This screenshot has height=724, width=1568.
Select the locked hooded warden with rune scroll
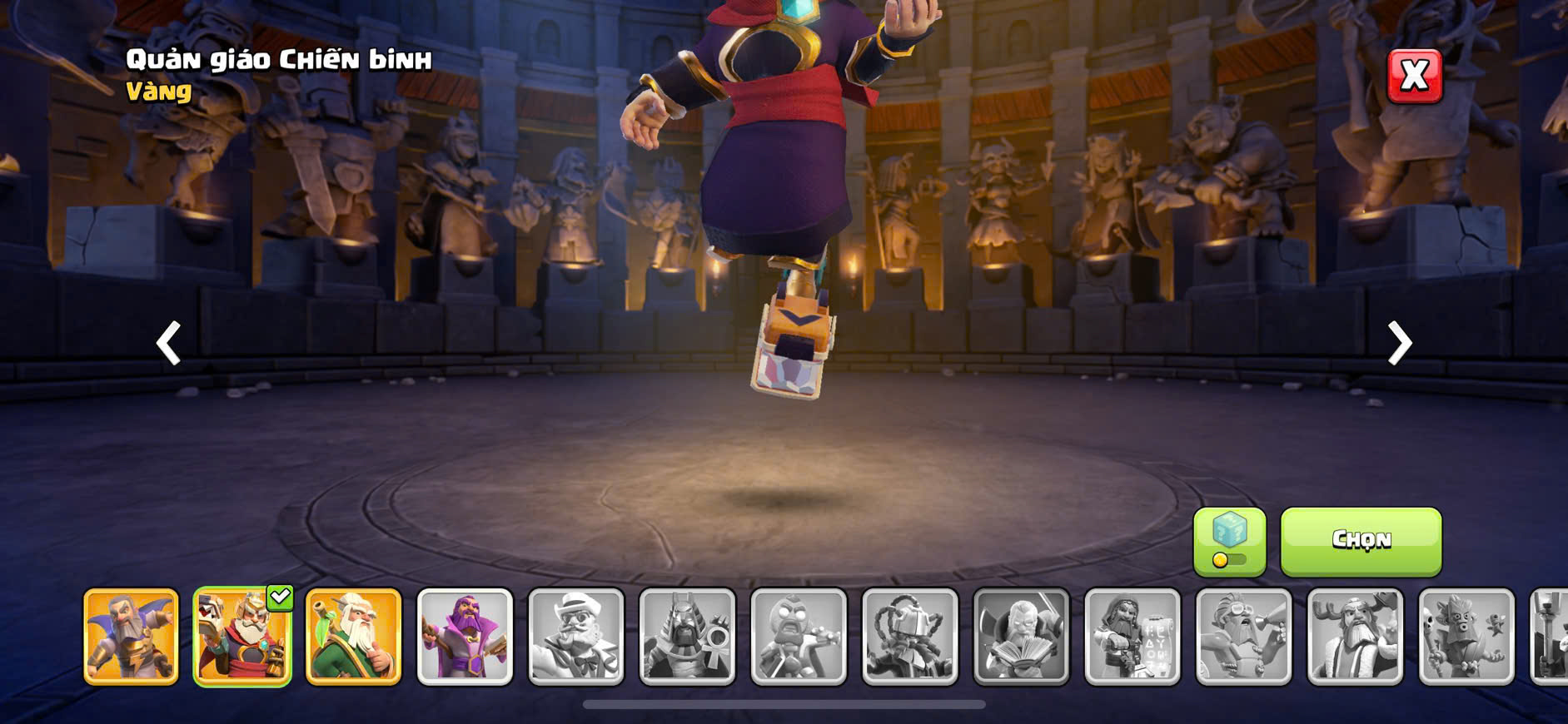point(1132,637)
